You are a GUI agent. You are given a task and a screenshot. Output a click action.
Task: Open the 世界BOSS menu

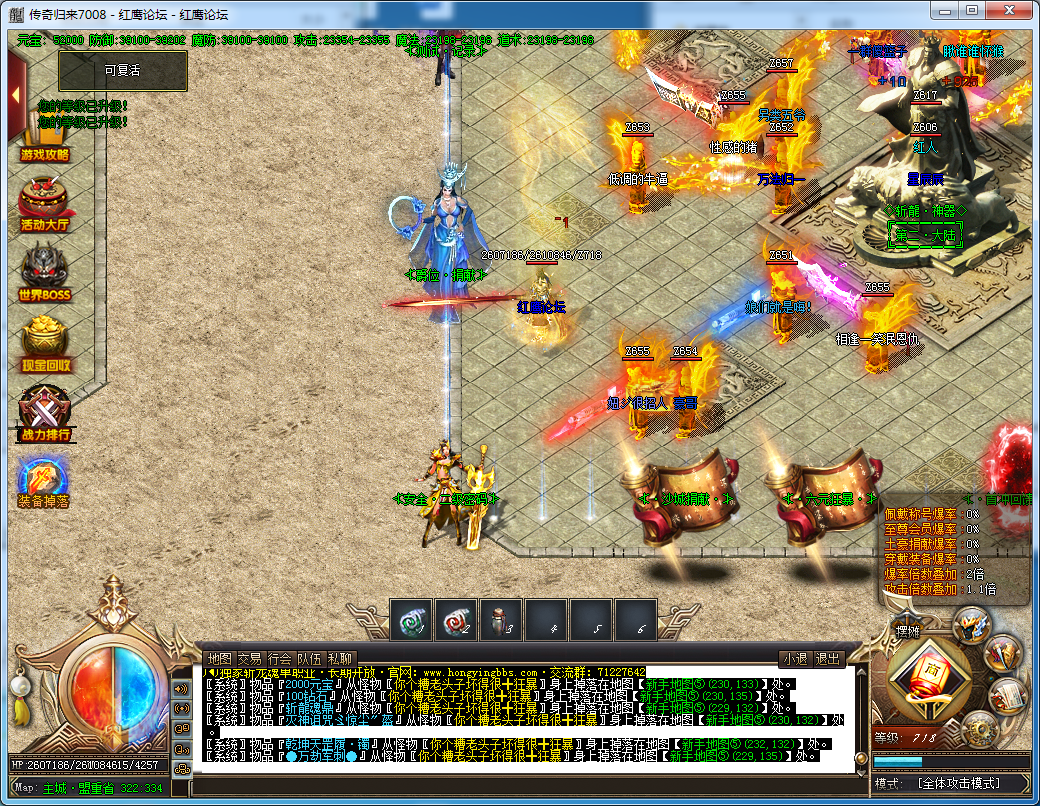pos(45,272)
